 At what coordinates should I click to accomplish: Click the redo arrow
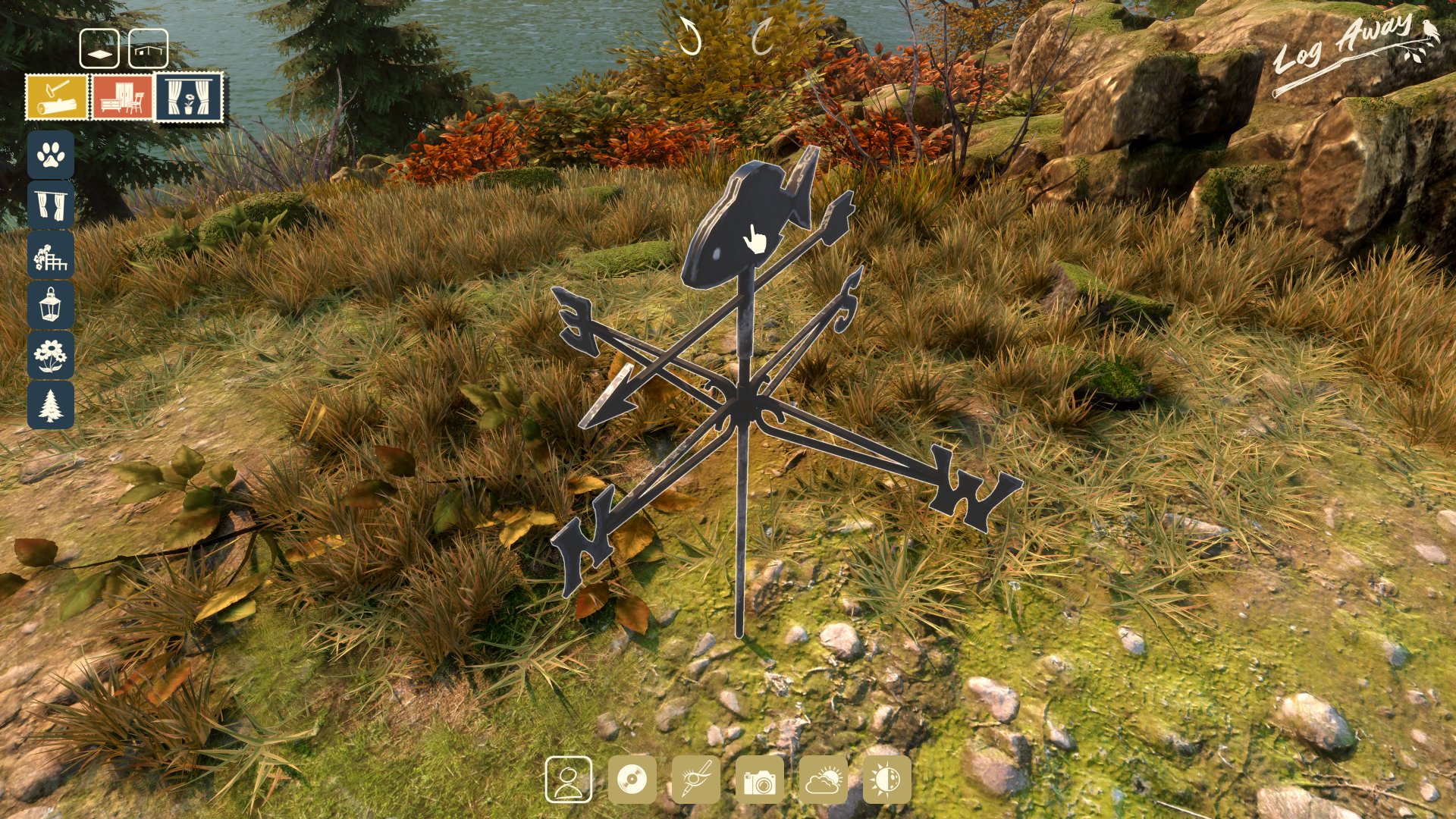pos(761,36)
